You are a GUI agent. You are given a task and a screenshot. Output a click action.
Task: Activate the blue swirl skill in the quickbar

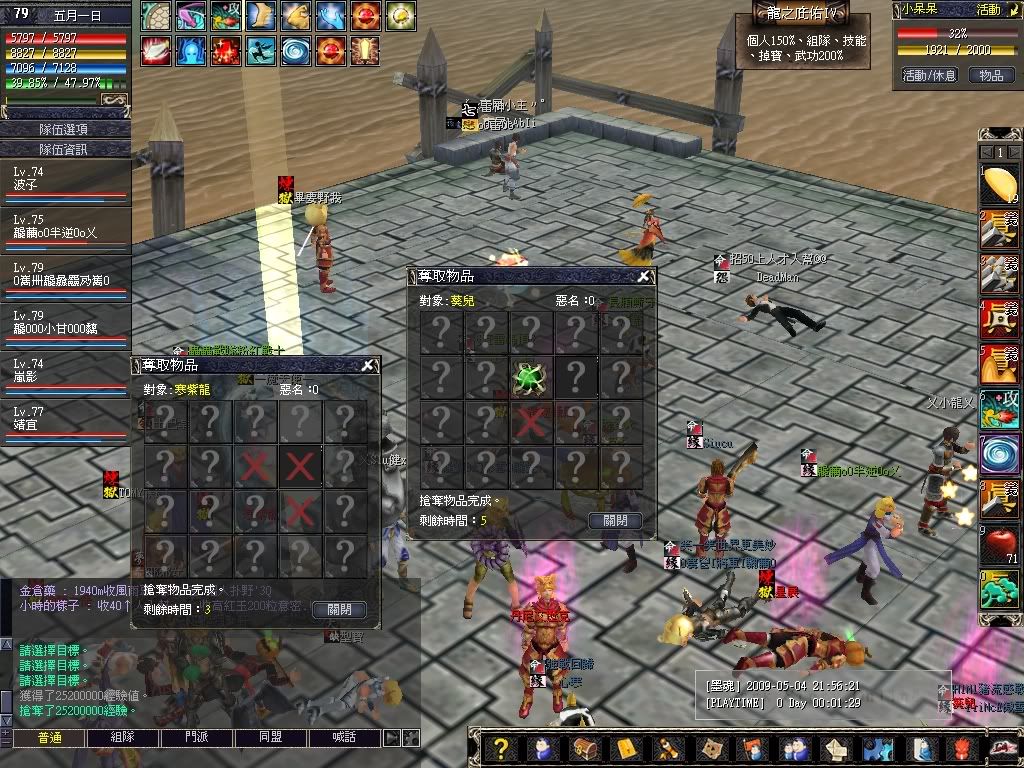click(999, 453)
